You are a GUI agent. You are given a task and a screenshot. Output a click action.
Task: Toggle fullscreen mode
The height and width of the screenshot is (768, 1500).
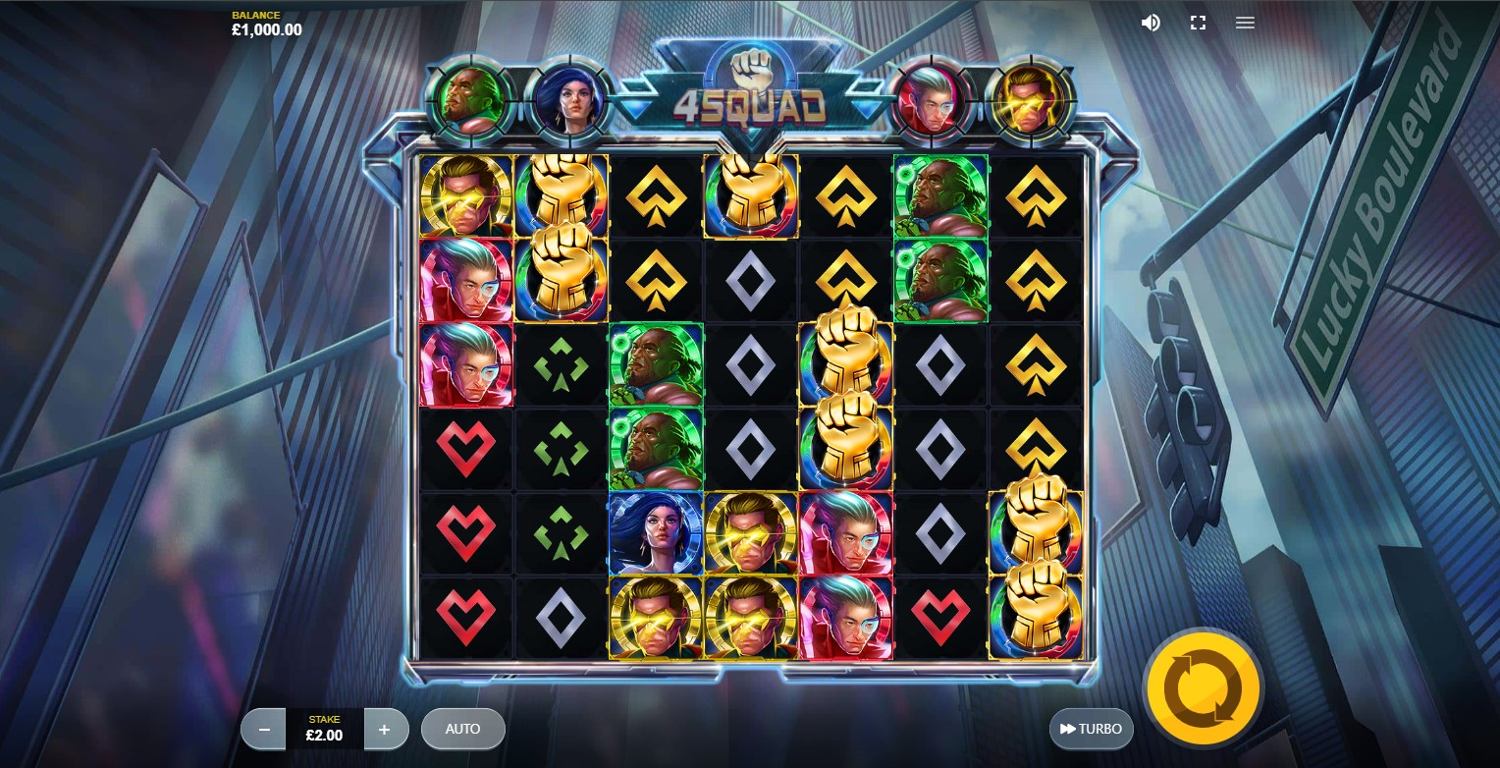pos(1198,22)
